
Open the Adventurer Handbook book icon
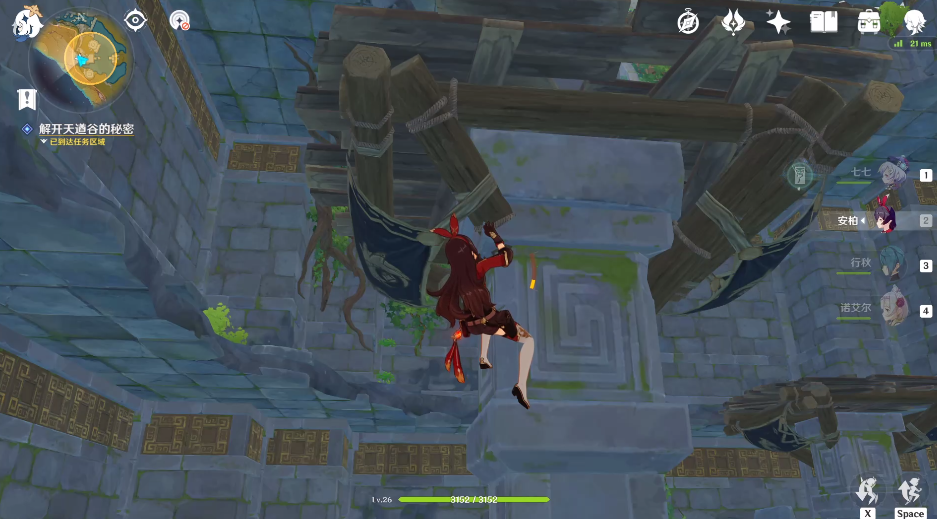point(823,21)
